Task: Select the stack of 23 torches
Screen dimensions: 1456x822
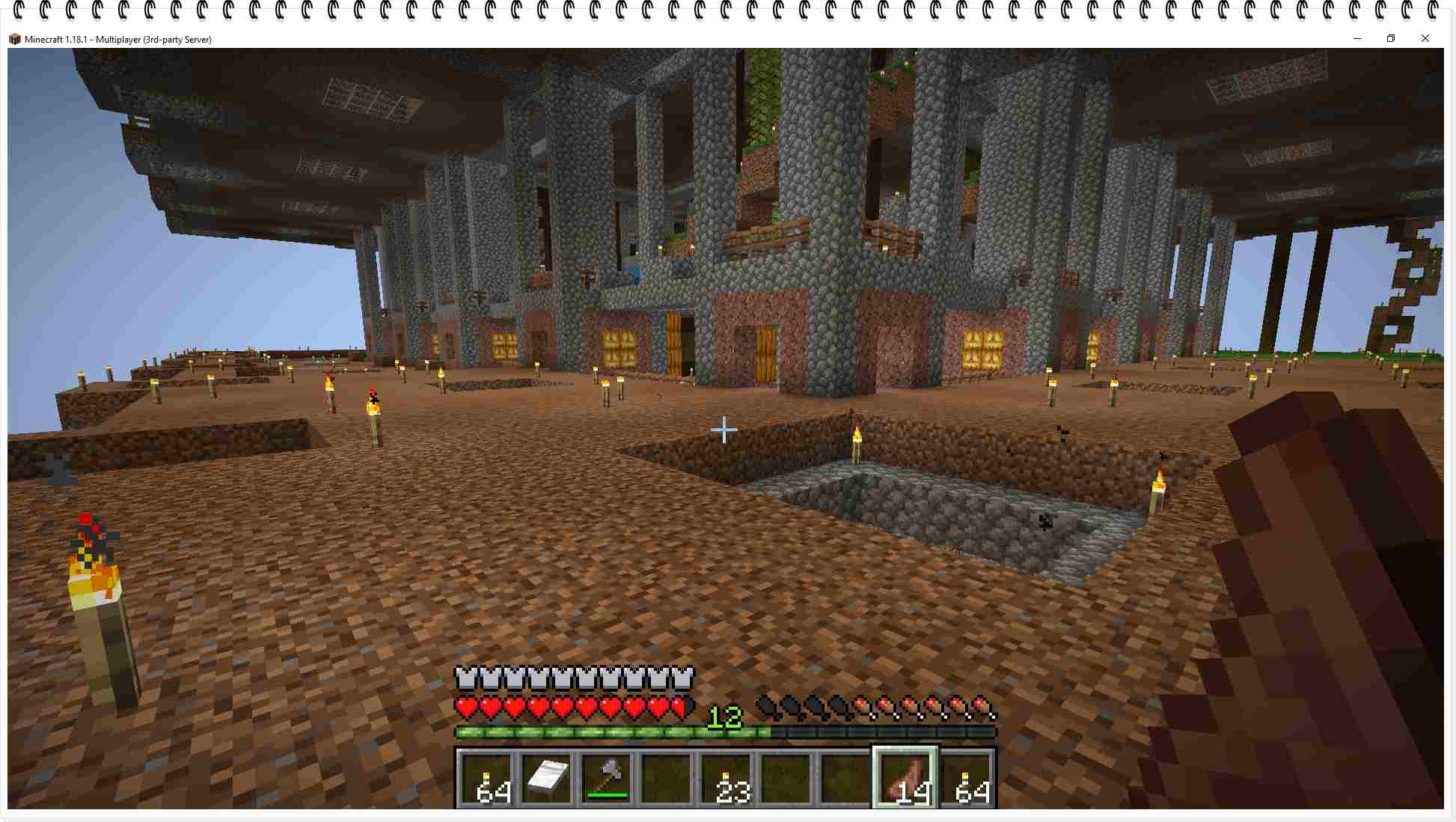Action: [x=726, y=779]
